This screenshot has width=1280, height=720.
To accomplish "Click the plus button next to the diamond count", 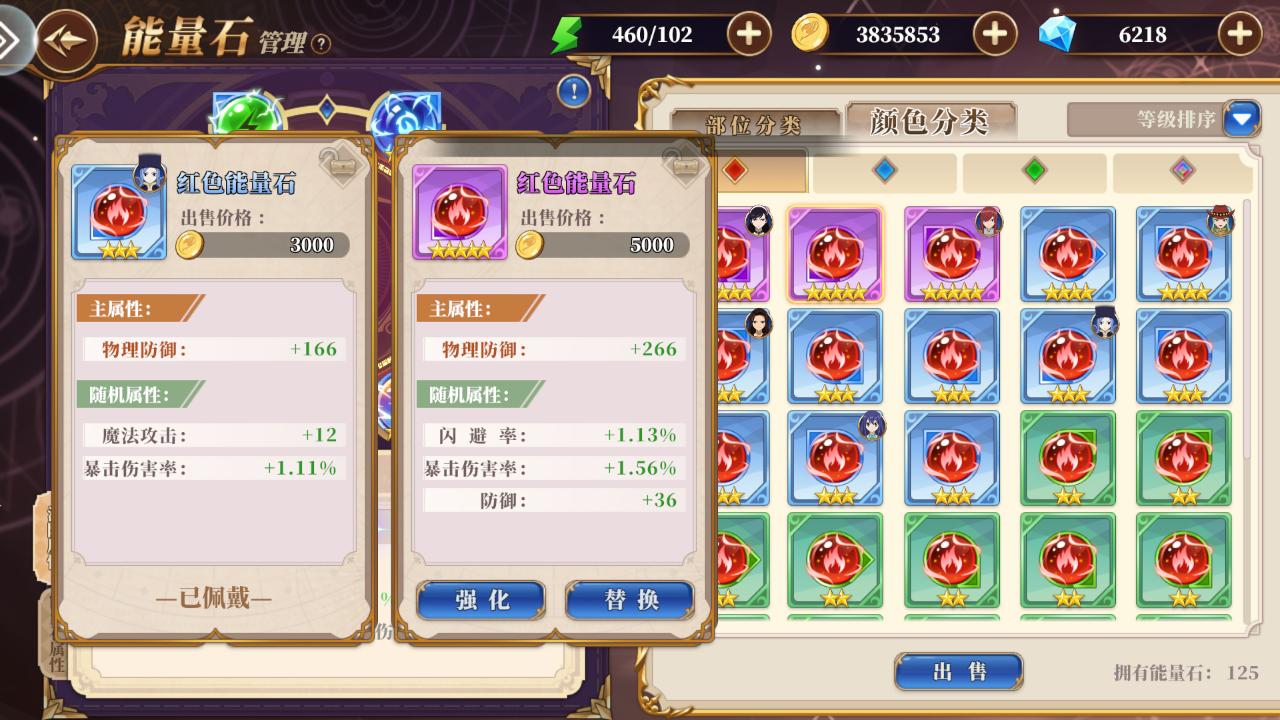I will 1238,33.
